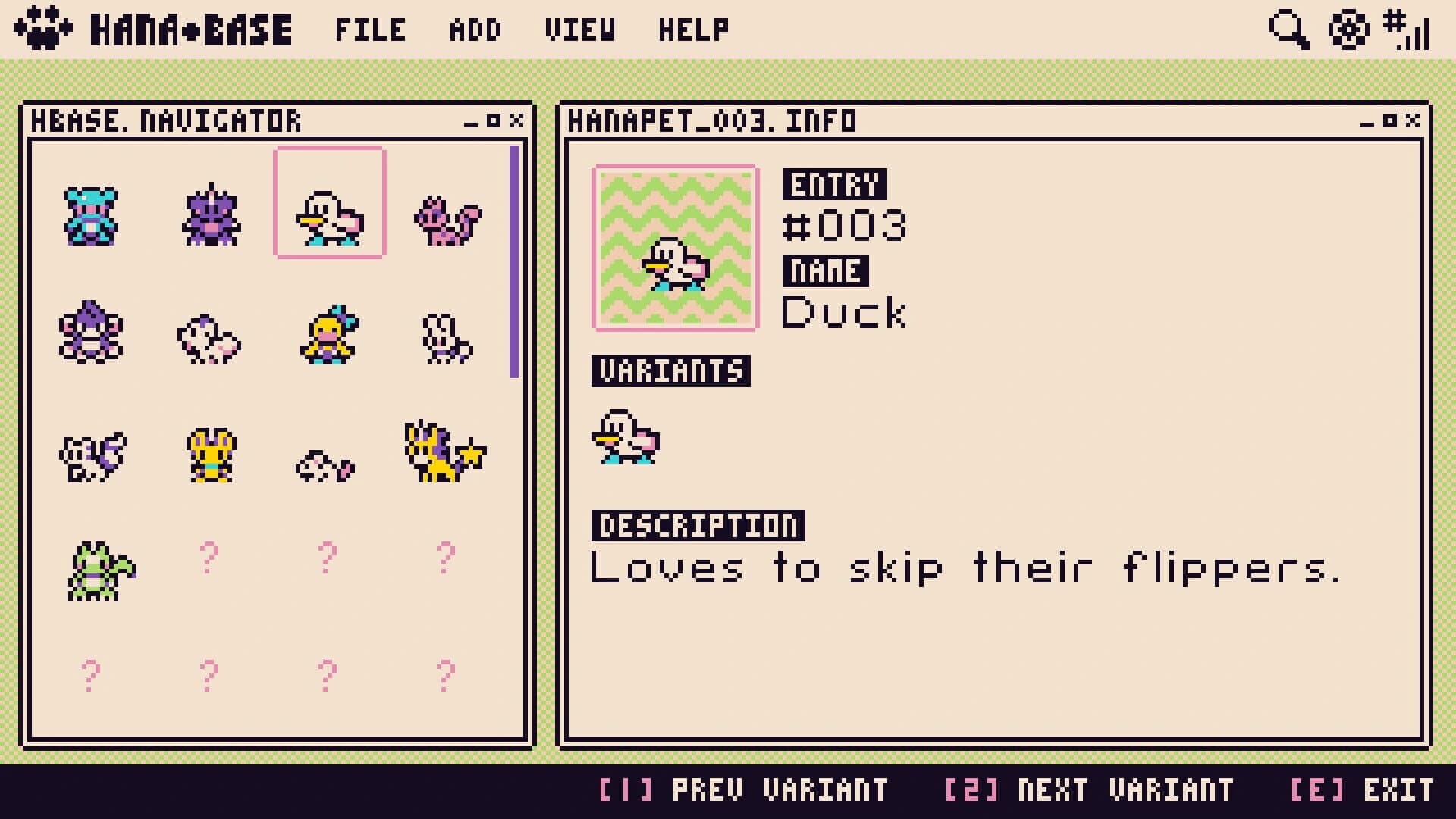The height and width of the screenshot is (819, 1456).
Task: Open the ADD menu
Action: 475,30
